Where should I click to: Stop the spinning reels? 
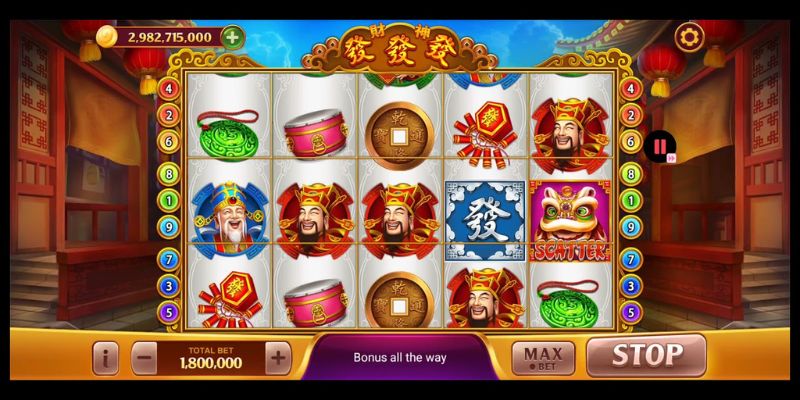coord(646,355)
